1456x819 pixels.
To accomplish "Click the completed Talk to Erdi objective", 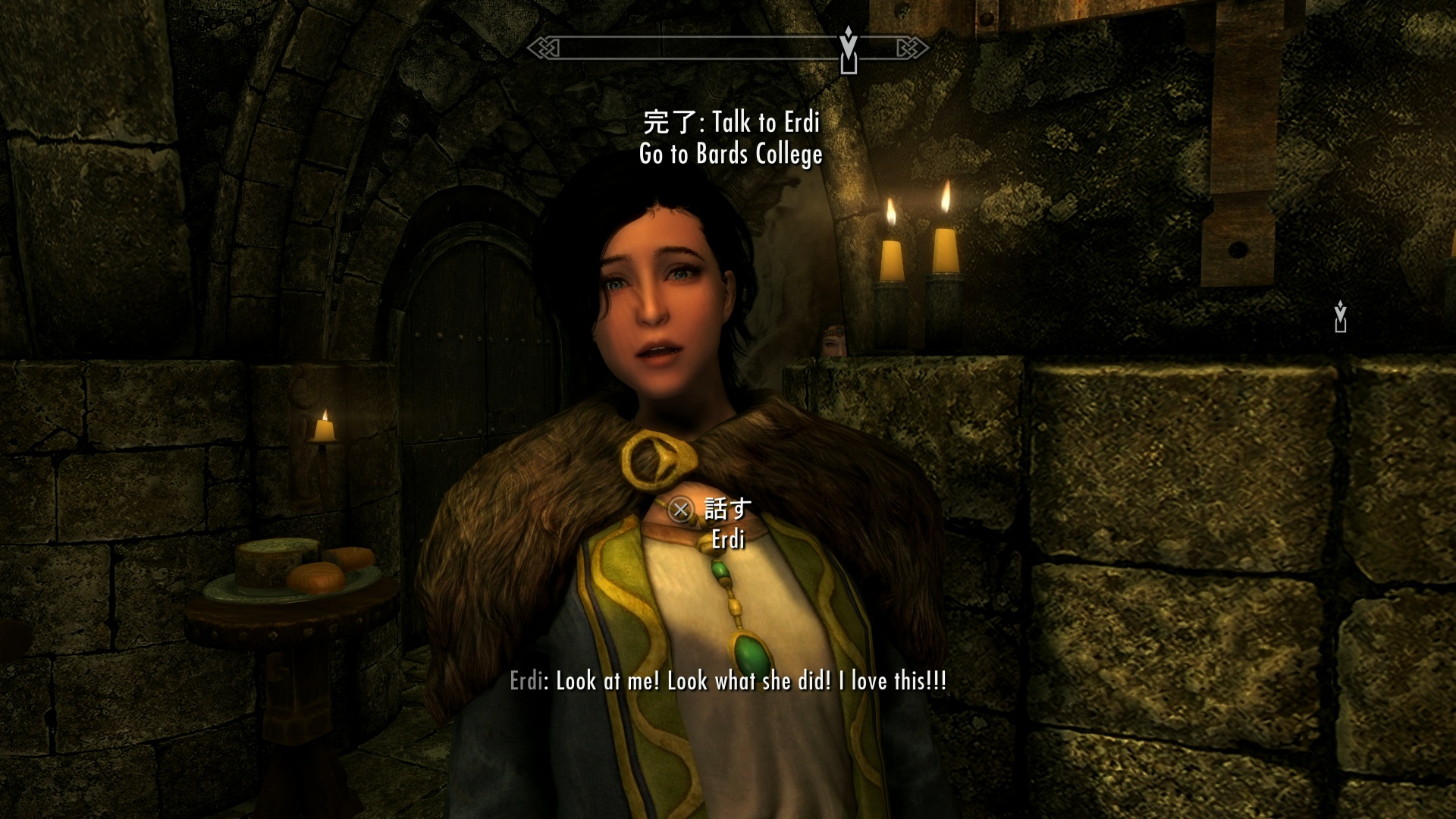I will (731, 122).
